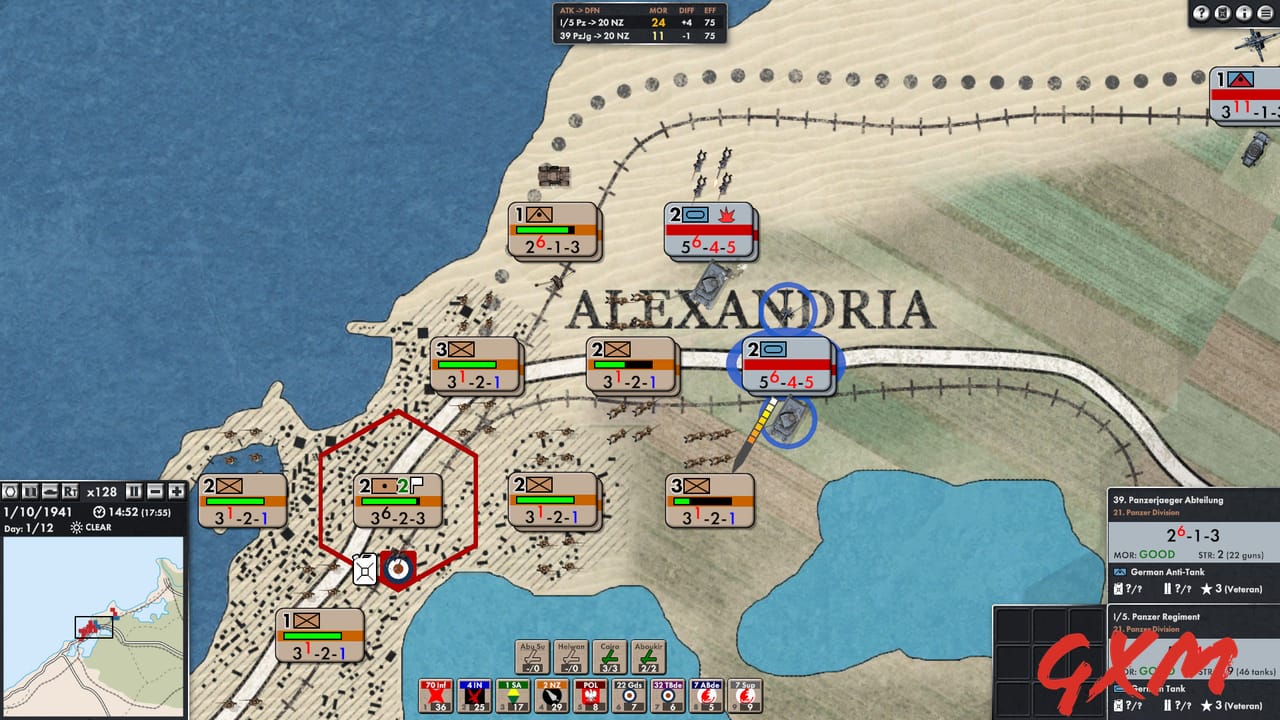
Task: Select the Cairo airfield icon showing 3/3
Action: tap(610, 658)
